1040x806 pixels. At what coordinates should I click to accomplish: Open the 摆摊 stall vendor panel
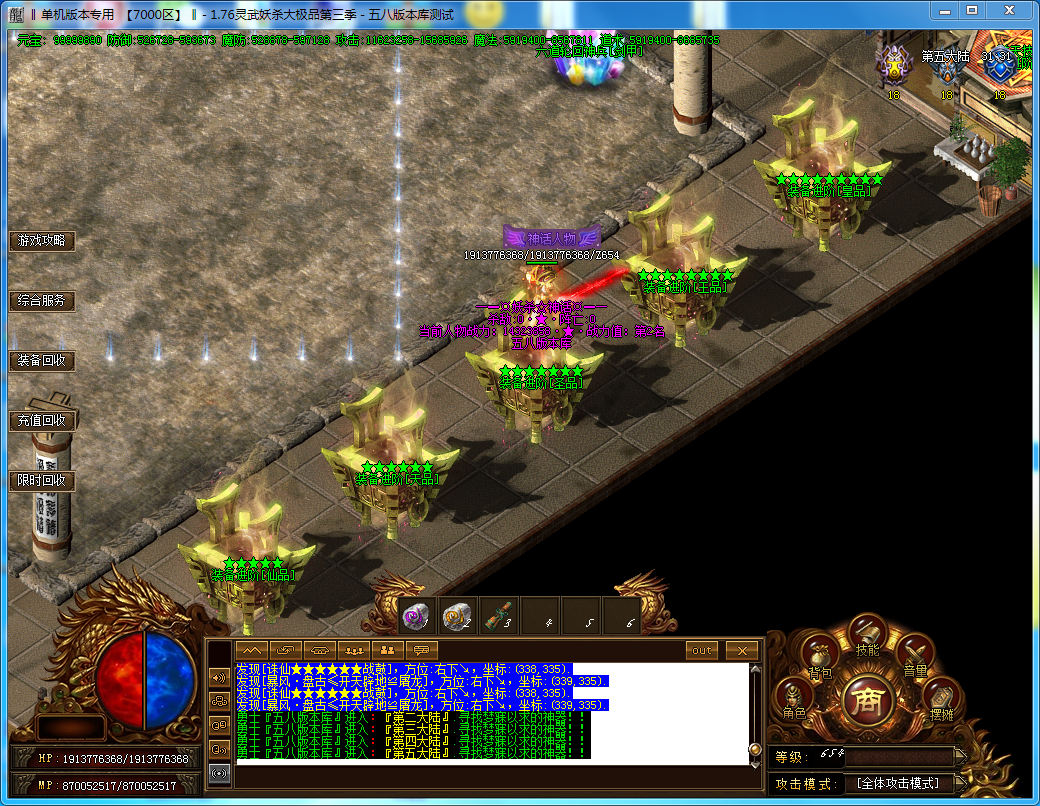tap(940, 698)
